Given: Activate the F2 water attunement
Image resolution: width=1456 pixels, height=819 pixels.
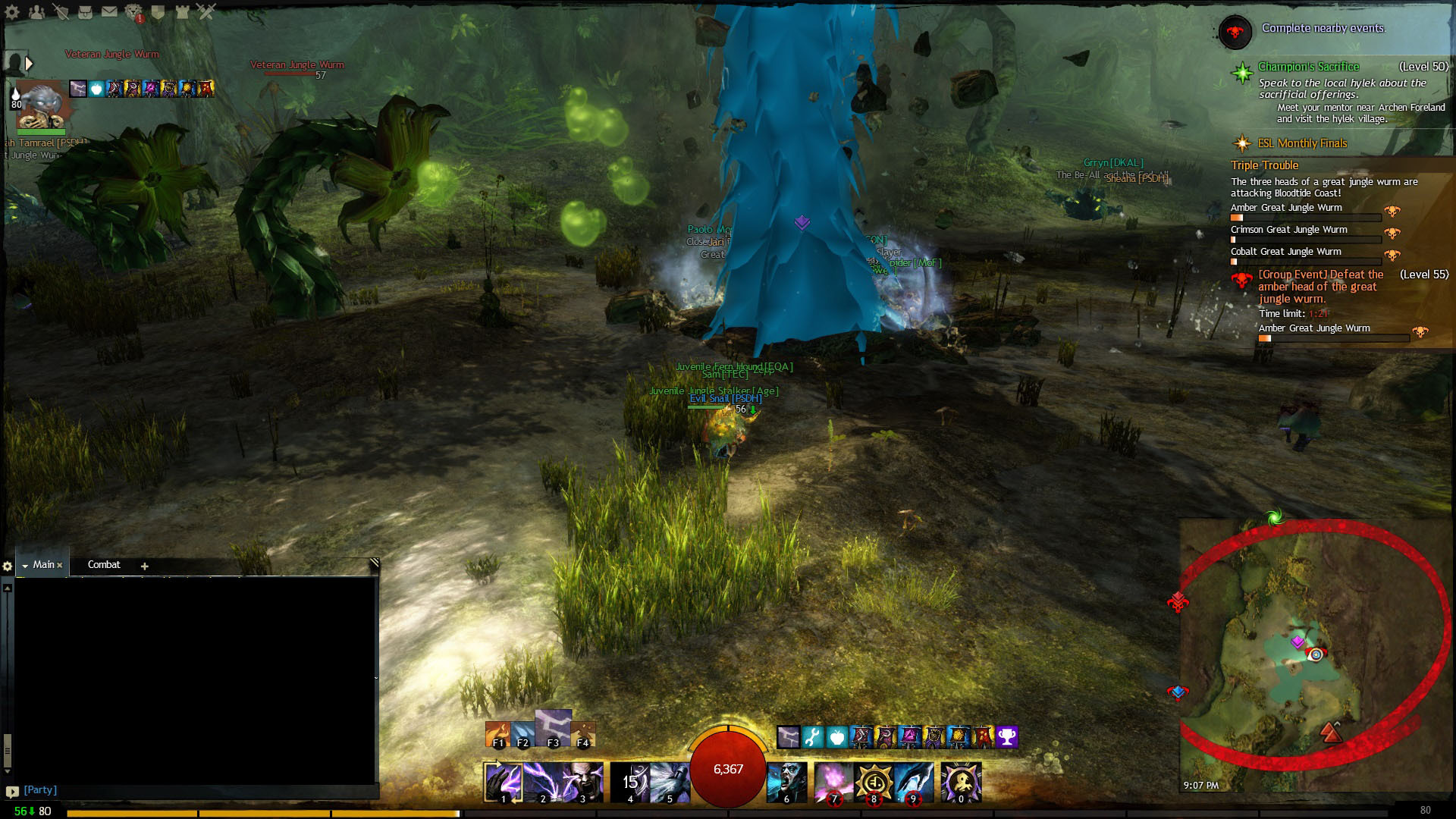Looking at the screenshot, I should [523, 735].
